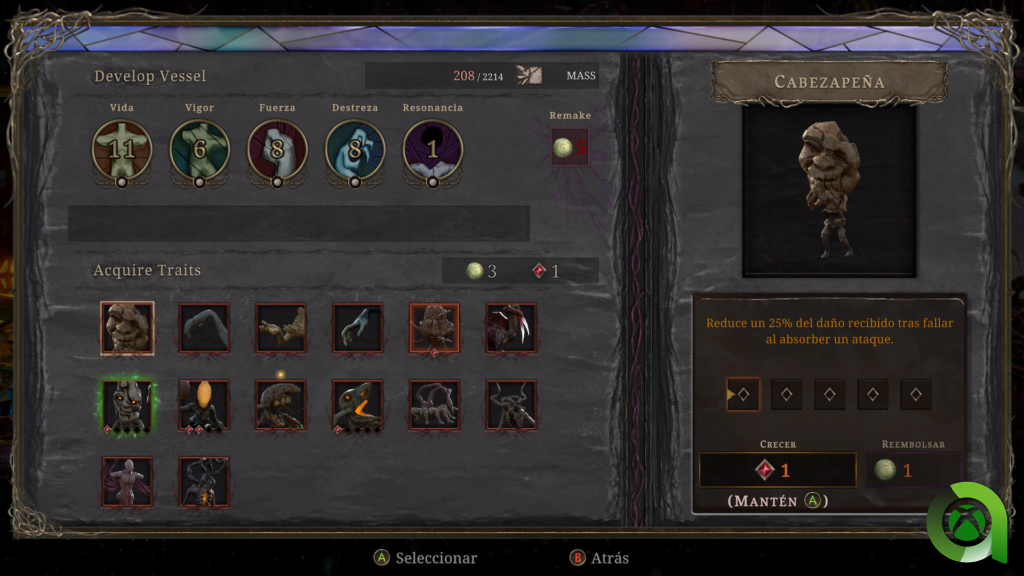
Task: Select the mushroom-capped creature trait
Action: pos(281,405)
